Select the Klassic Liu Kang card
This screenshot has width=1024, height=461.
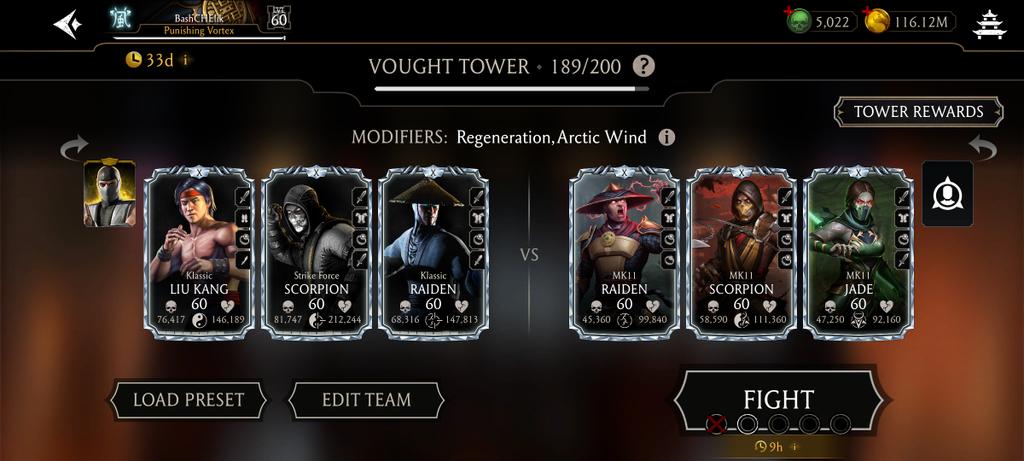click(x=199, y=254)
